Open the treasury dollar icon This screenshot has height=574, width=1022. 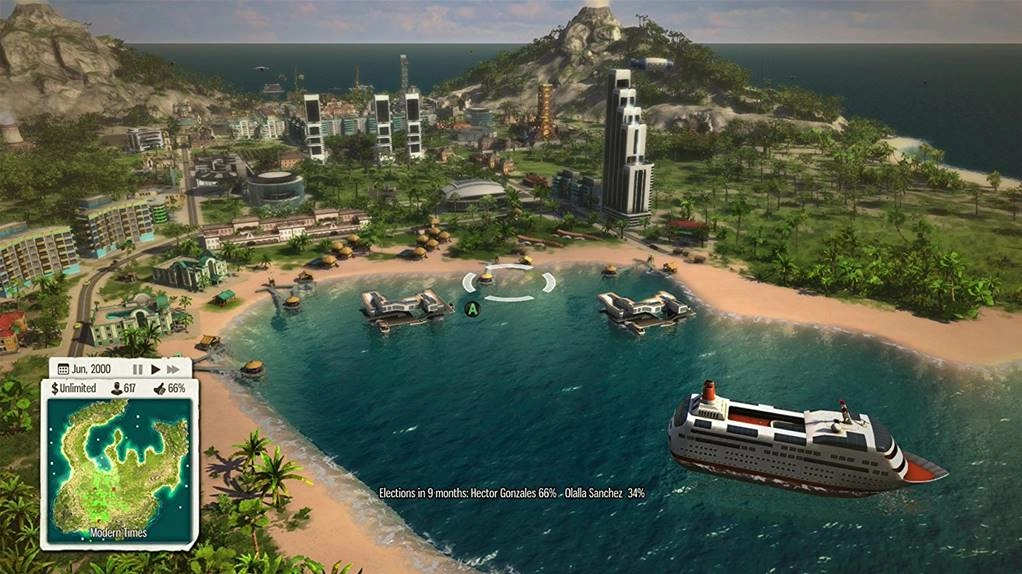point(54,388)
